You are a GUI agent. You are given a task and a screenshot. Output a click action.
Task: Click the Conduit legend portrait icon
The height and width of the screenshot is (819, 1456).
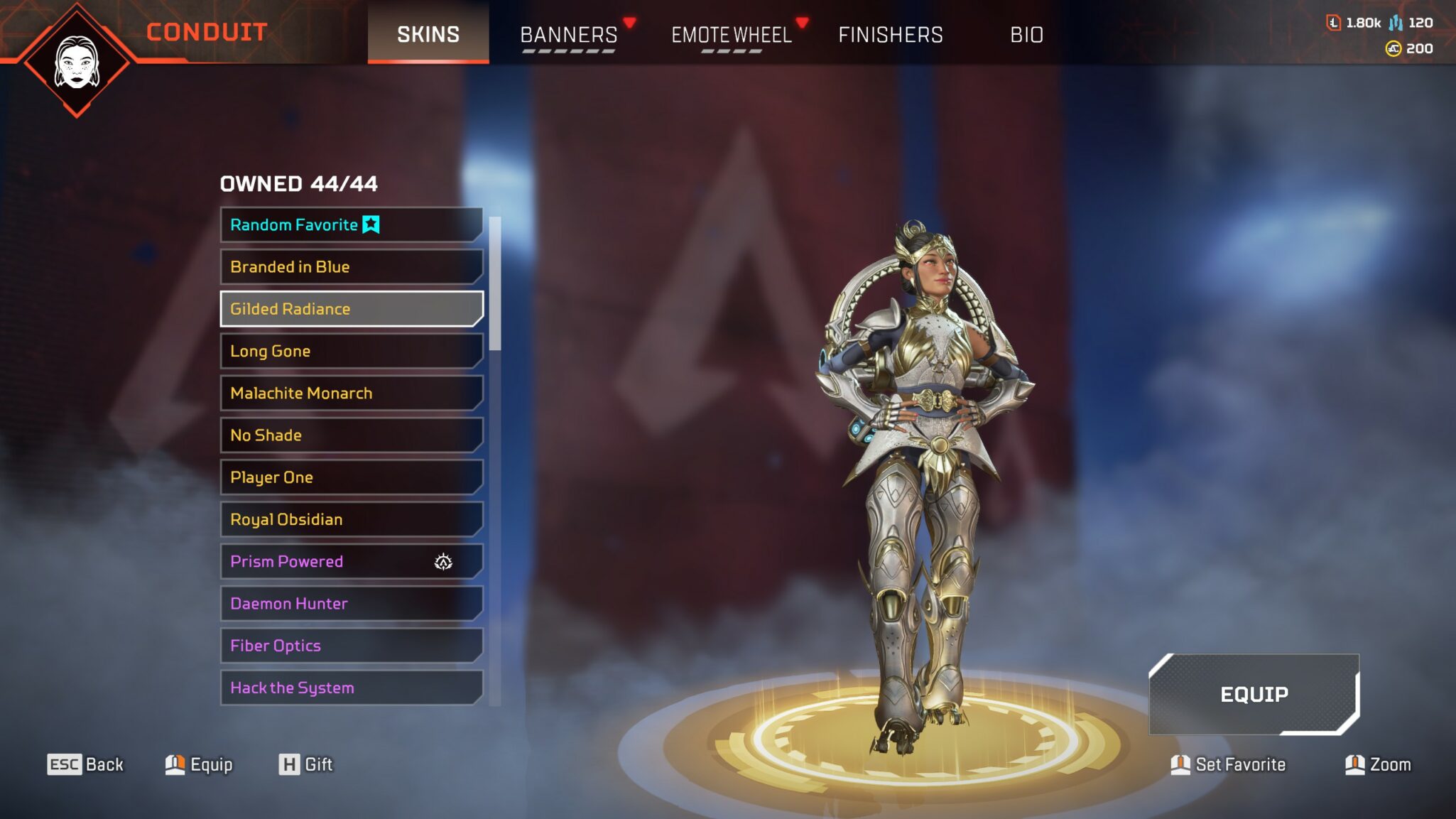coord(77,63)
